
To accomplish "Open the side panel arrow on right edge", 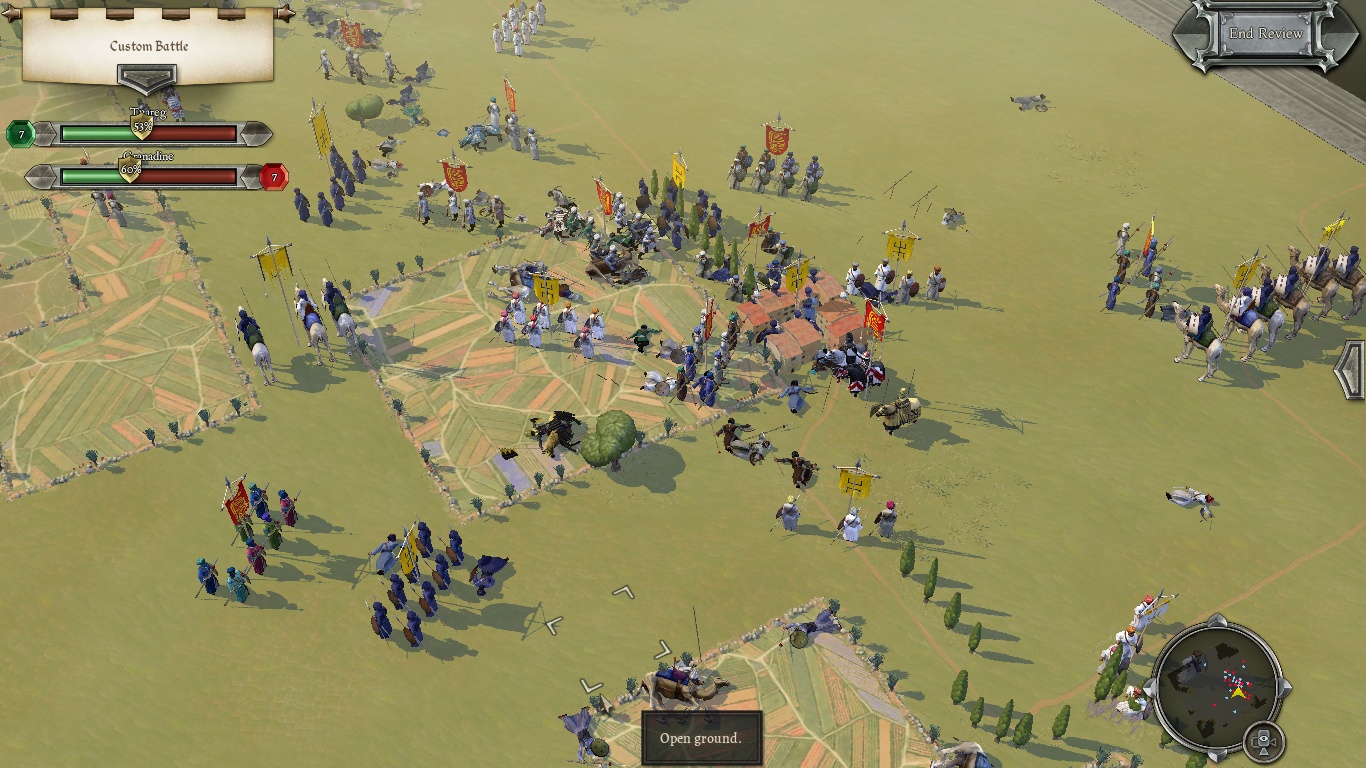I will coord(1351,370).
